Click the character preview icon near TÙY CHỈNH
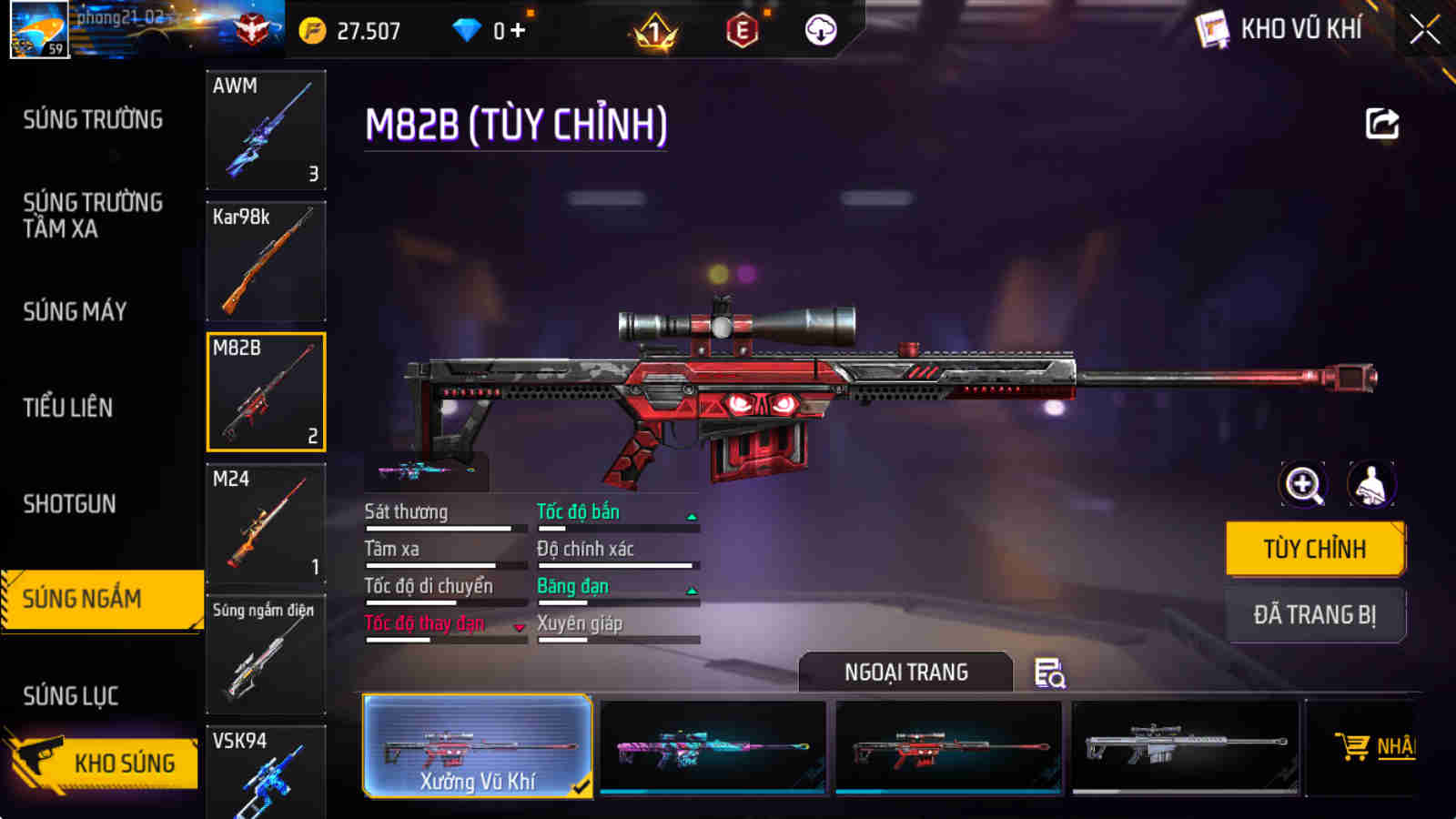Screen dimensions: 1456x819 pyautogui.click(x=1370, y=485)
